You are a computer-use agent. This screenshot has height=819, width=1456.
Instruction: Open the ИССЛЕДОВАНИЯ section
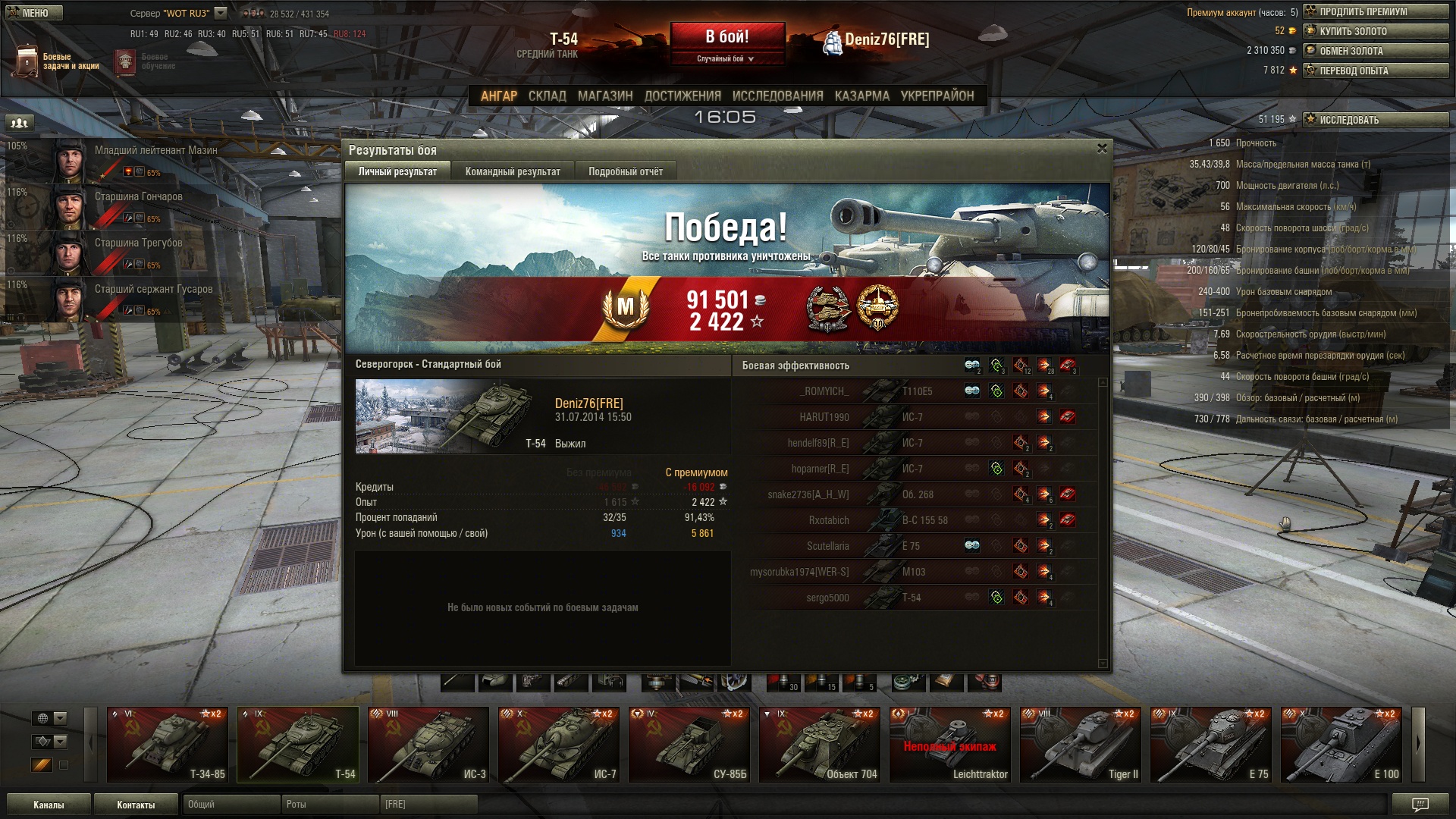(x=777, y=96)
